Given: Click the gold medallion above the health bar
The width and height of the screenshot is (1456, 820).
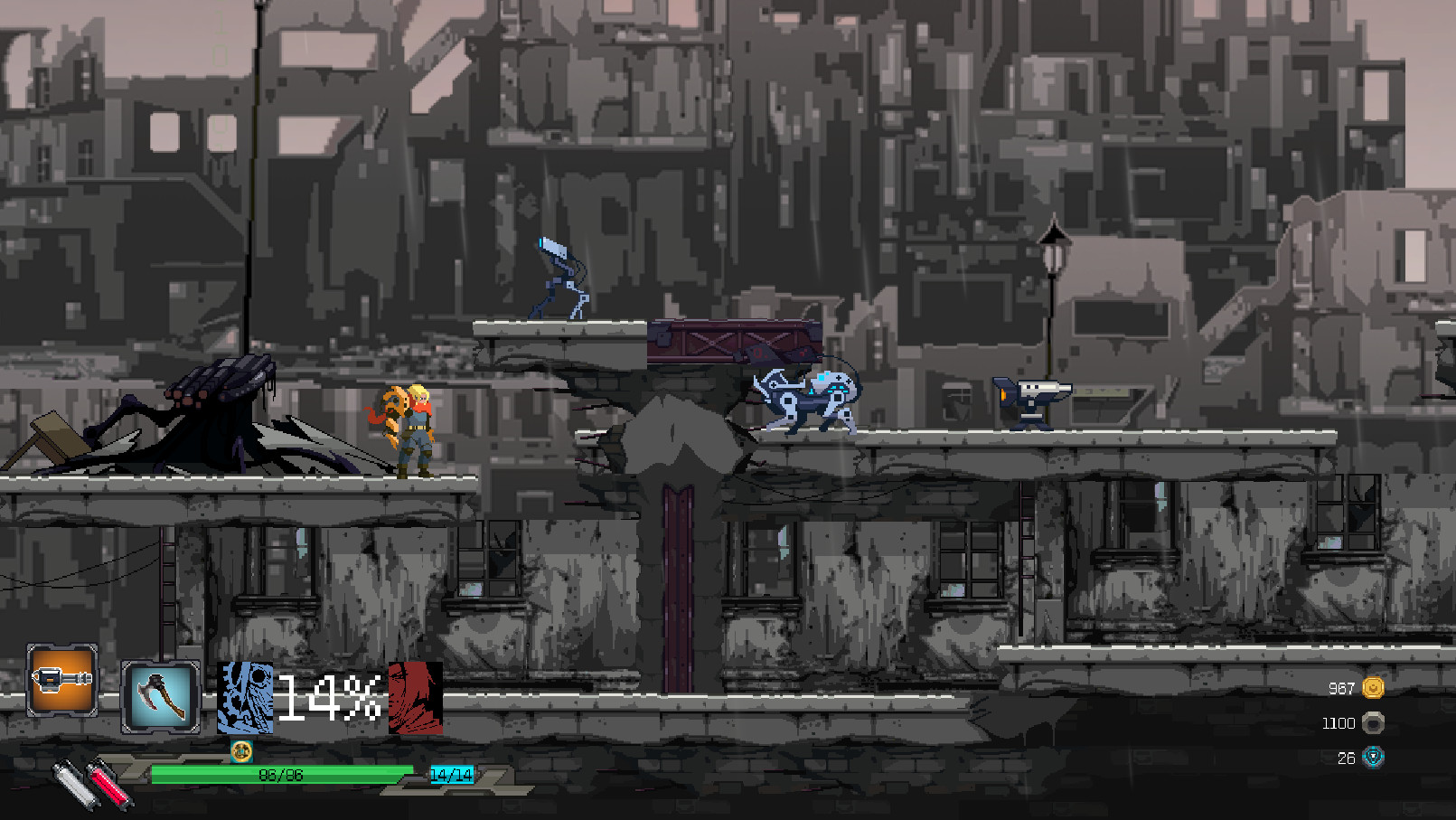Looking at the screenshot, I should point(241,750).
